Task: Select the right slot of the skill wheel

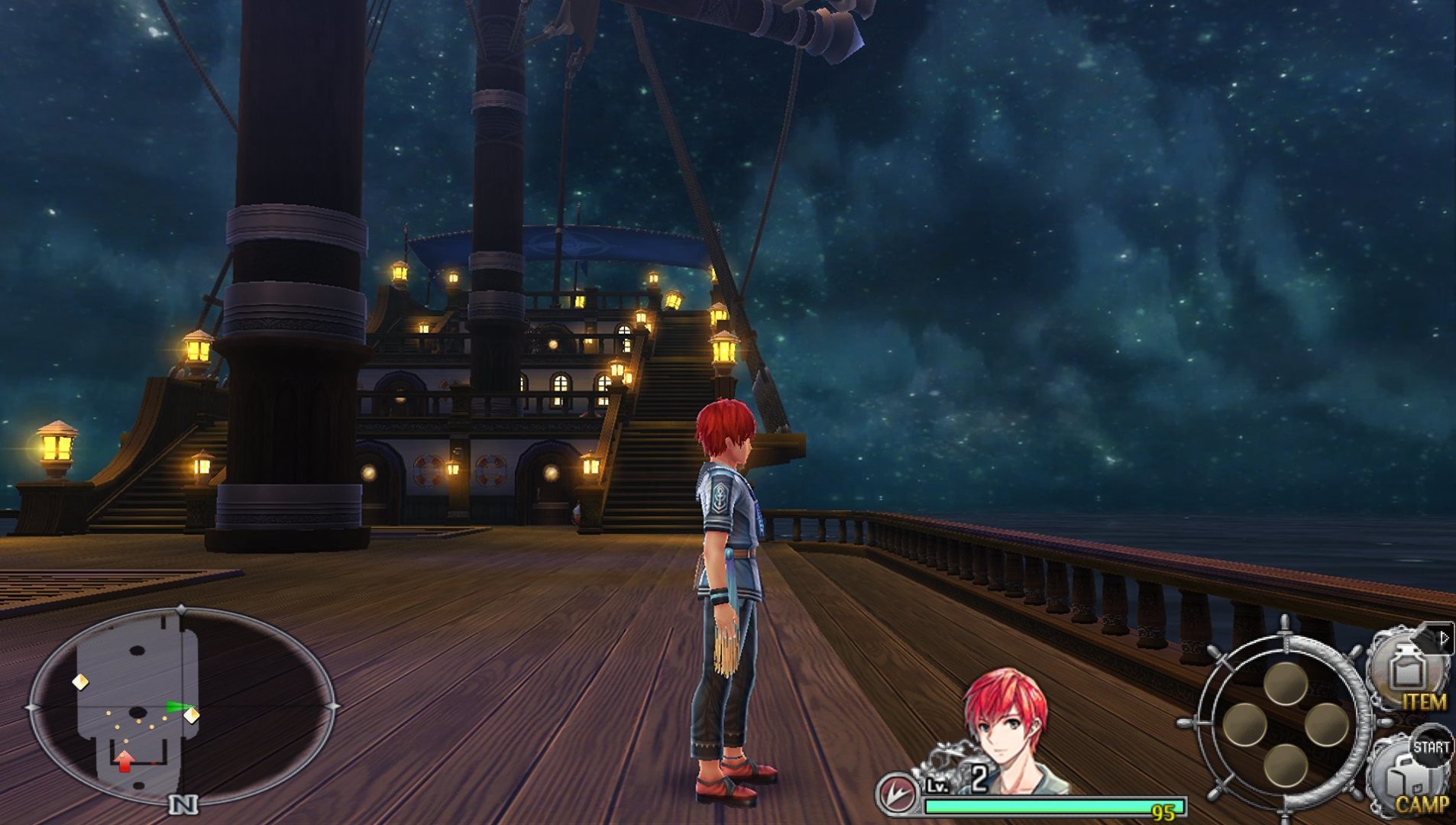Action: (1326, 724)
